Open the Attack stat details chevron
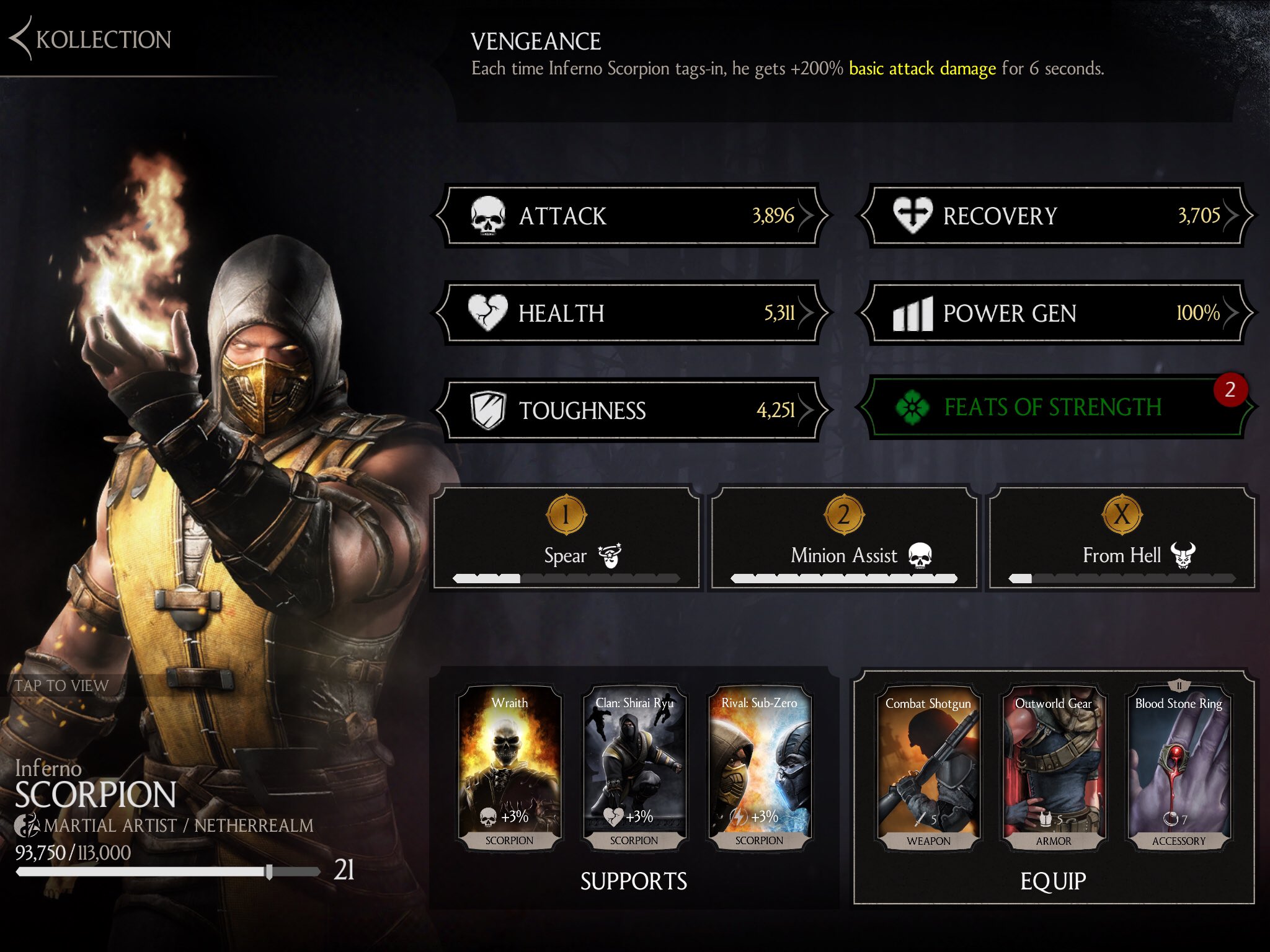Viewport: 1270px width, 952px height. coord(806,216)
